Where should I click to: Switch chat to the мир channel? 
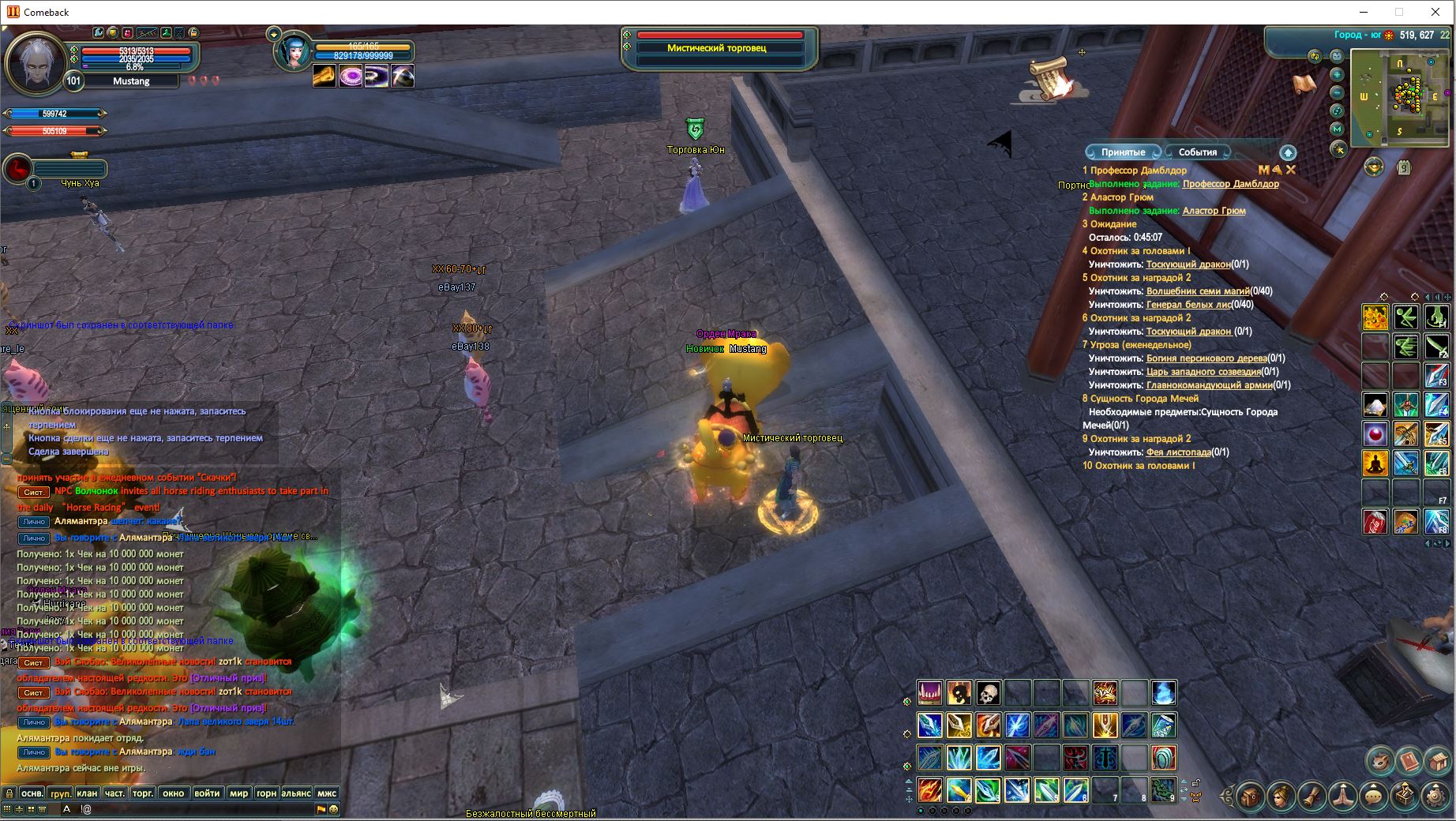(x=238, y=793)
